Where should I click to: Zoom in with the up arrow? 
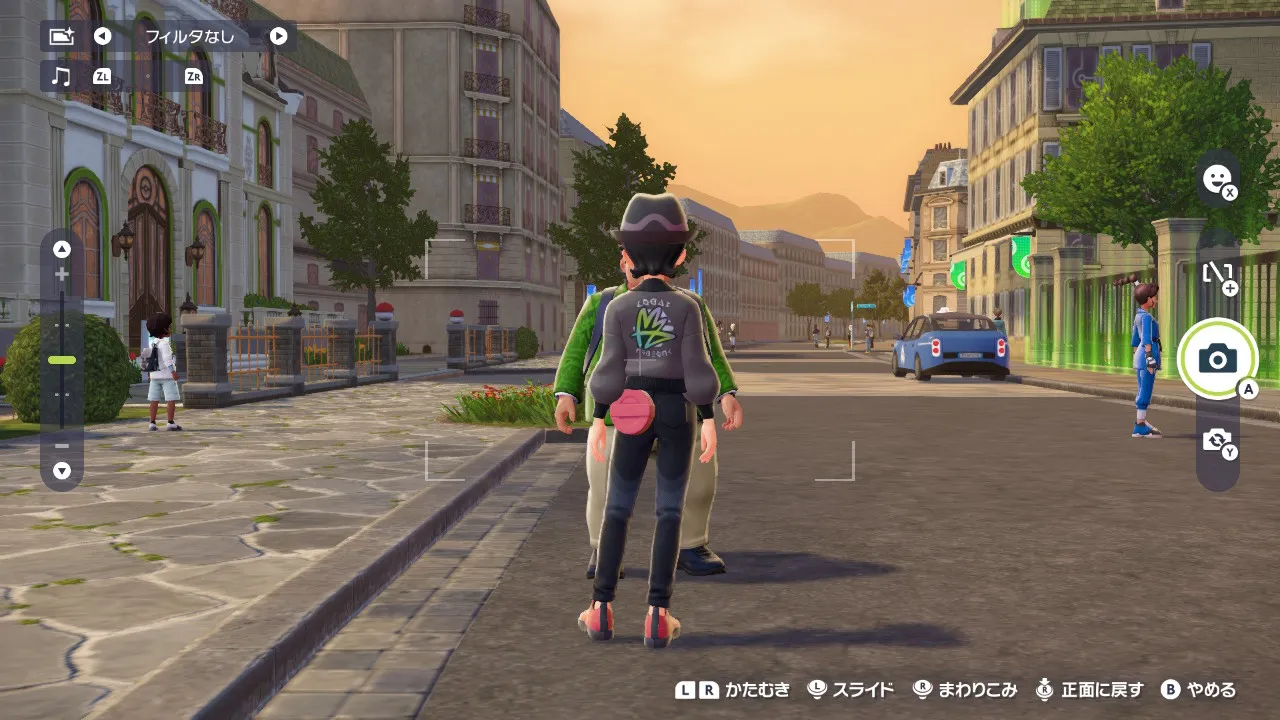(x=62, y=250)
